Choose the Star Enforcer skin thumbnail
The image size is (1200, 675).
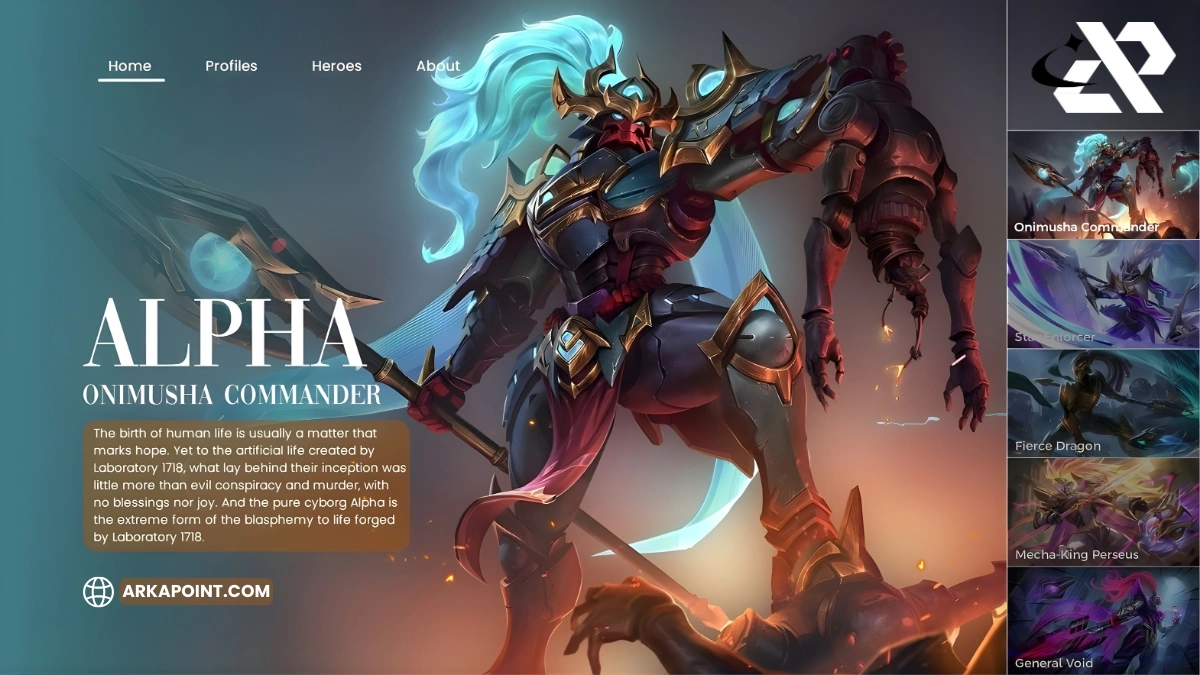point(1102,294)
